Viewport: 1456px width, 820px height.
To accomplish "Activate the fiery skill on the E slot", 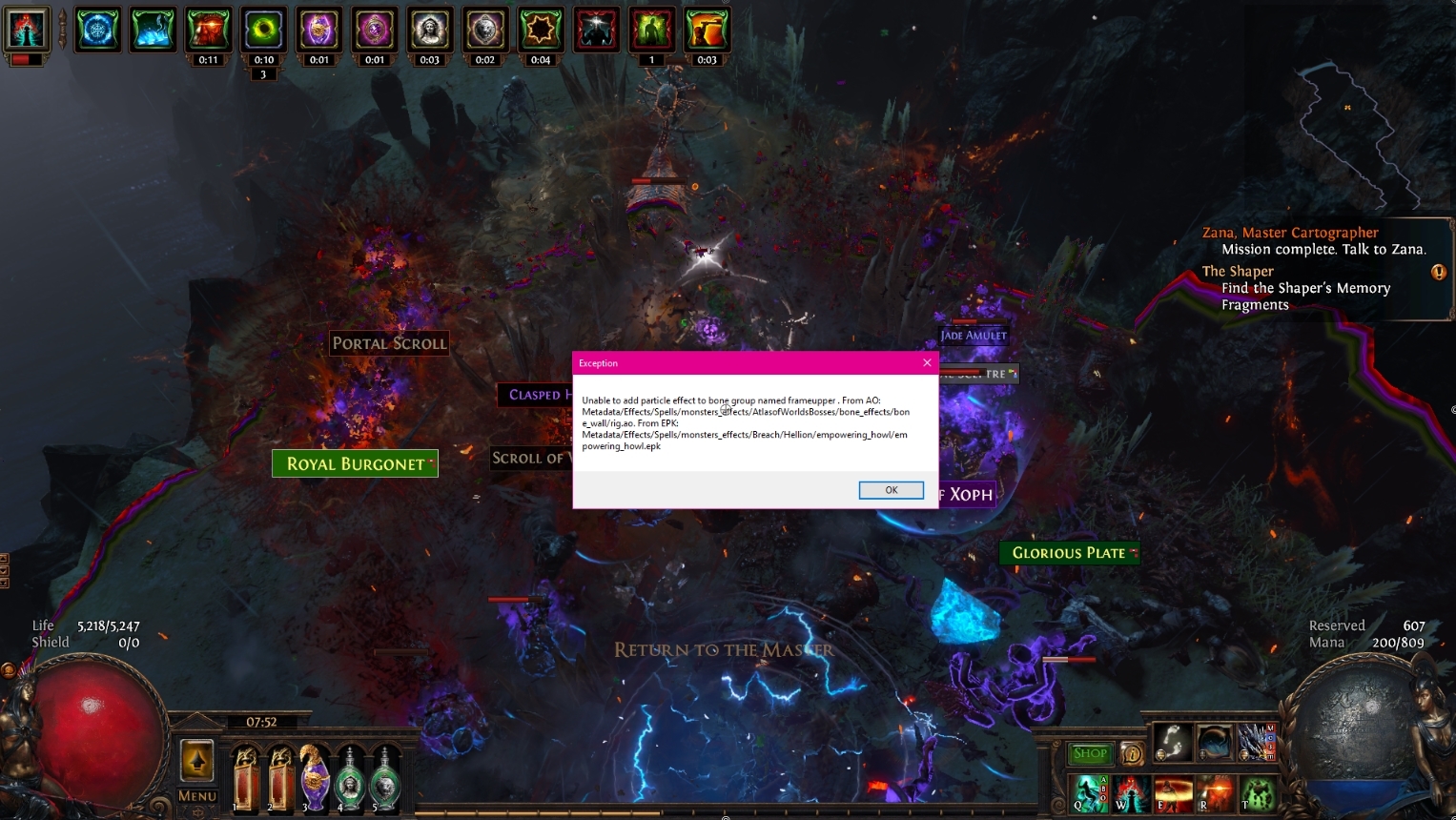I will [1174, 795].
